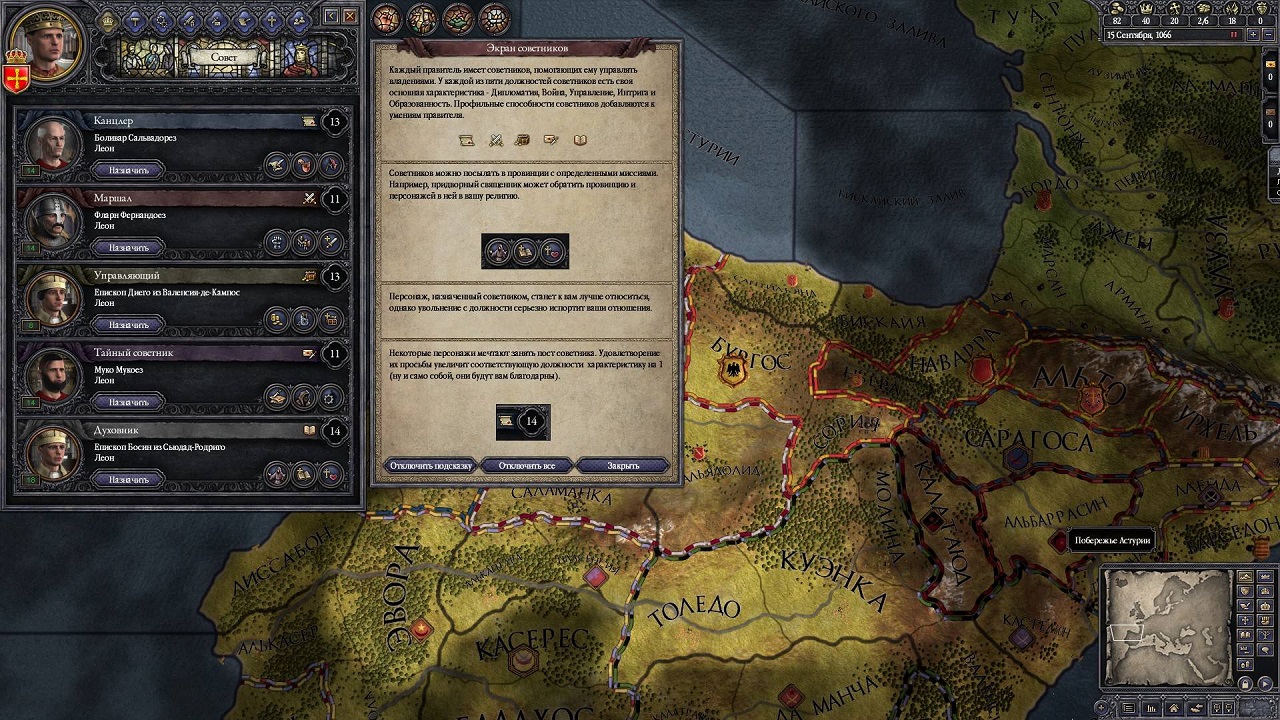
Task: Turn off all hints (Отключить все)
Action: 528,466
